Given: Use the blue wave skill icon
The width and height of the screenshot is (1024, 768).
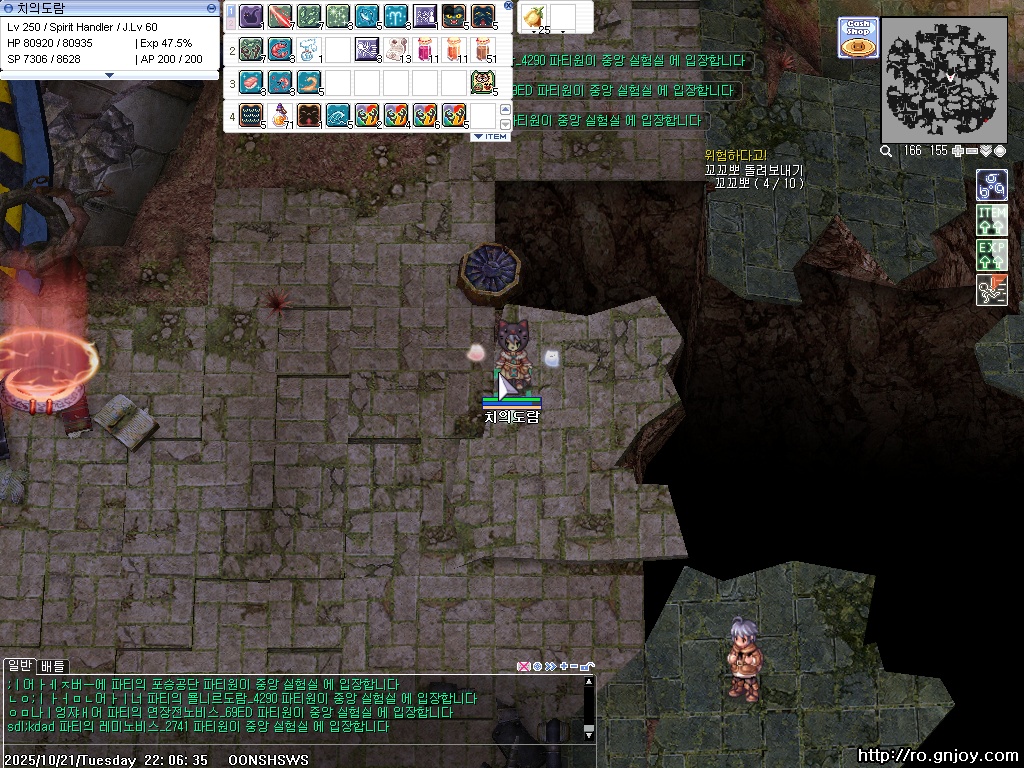Looking at the screenshot, I should (337, 115).
